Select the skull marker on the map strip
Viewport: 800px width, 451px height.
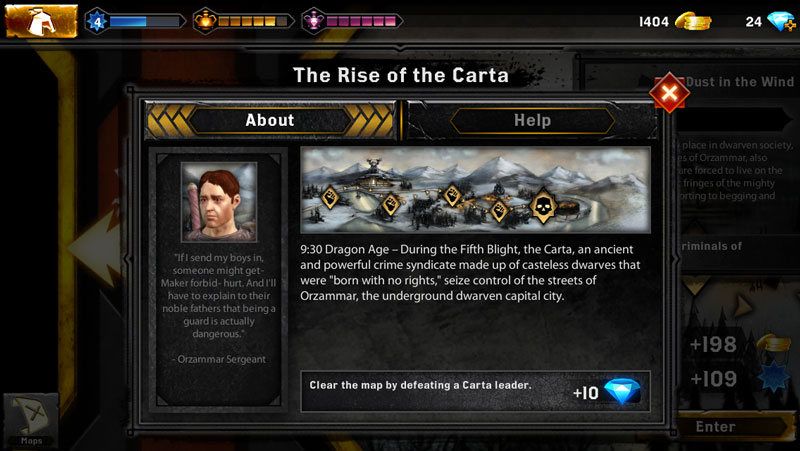click(544, 204)
